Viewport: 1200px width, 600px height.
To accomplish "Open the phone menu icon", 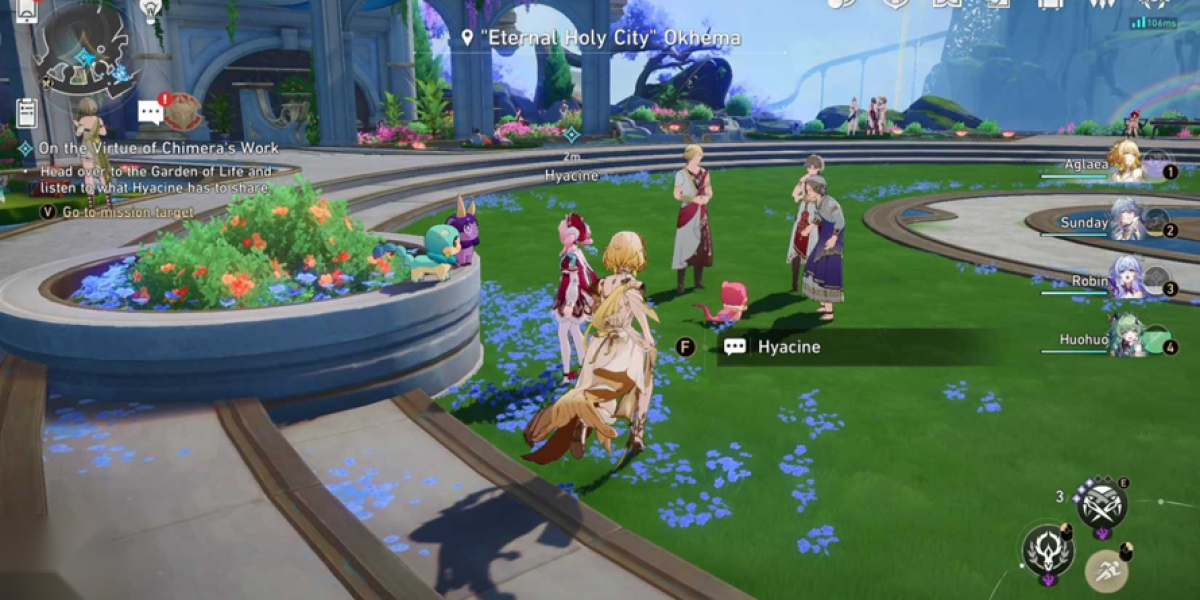I will (27, 10).
